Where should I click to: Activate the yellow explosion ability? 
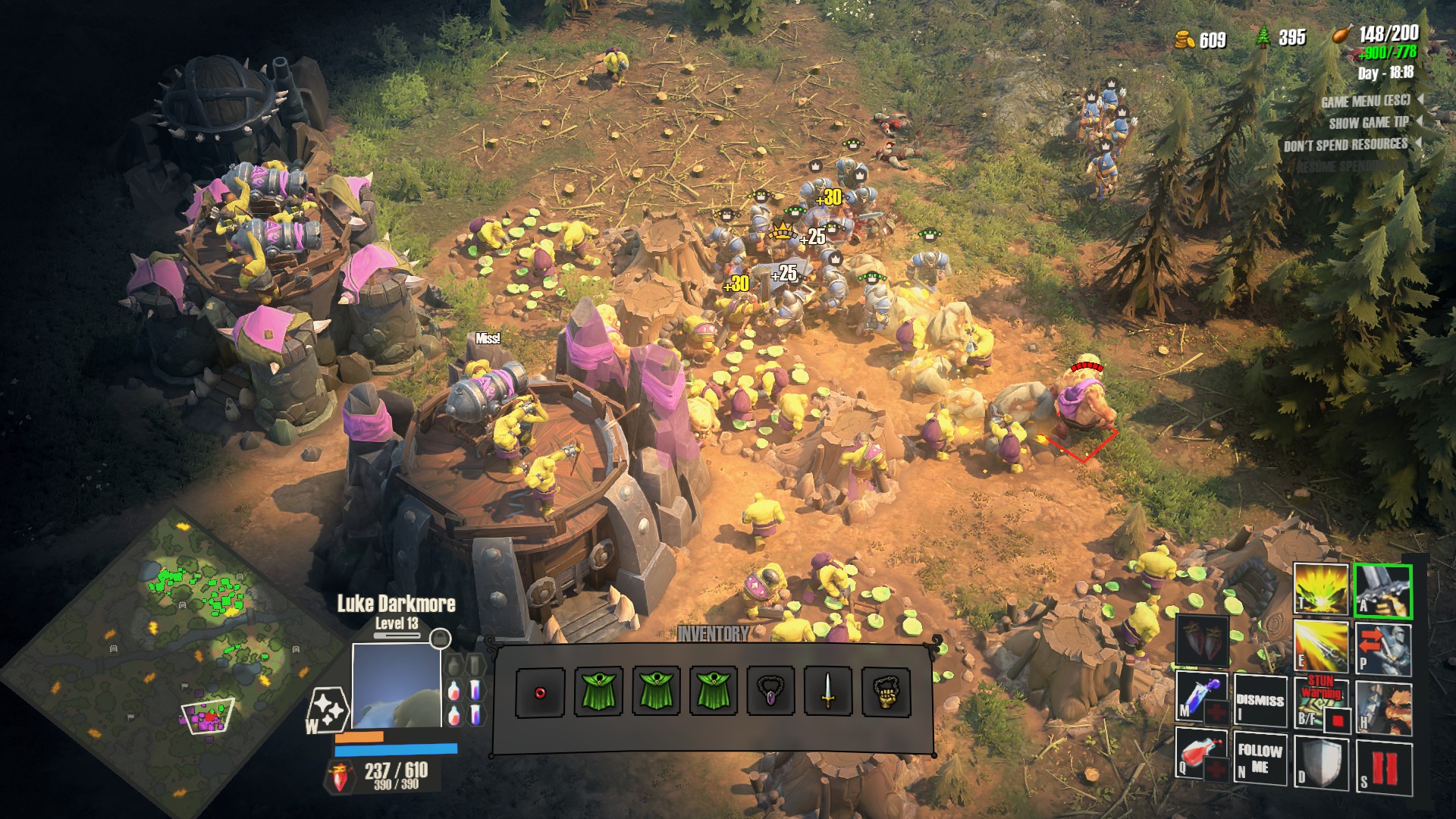(x=1320, y=589)
